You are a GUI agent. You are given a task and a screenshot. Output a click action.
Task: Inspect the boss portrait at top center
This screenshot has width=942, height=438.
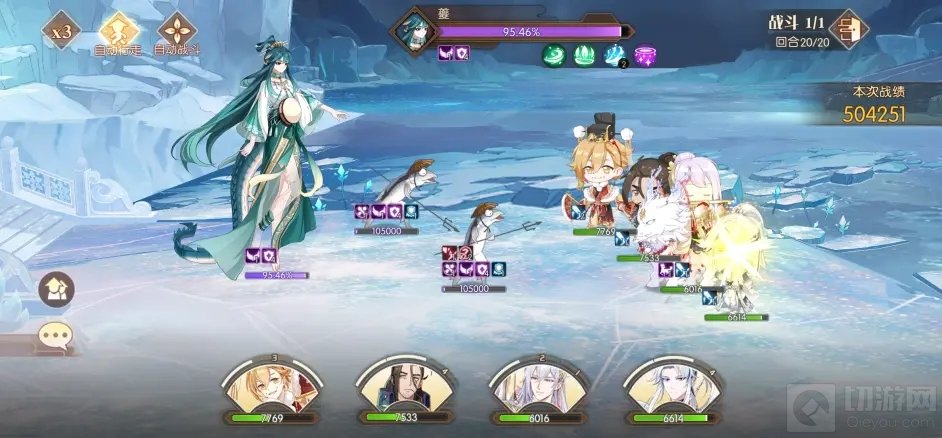[412, 31]
